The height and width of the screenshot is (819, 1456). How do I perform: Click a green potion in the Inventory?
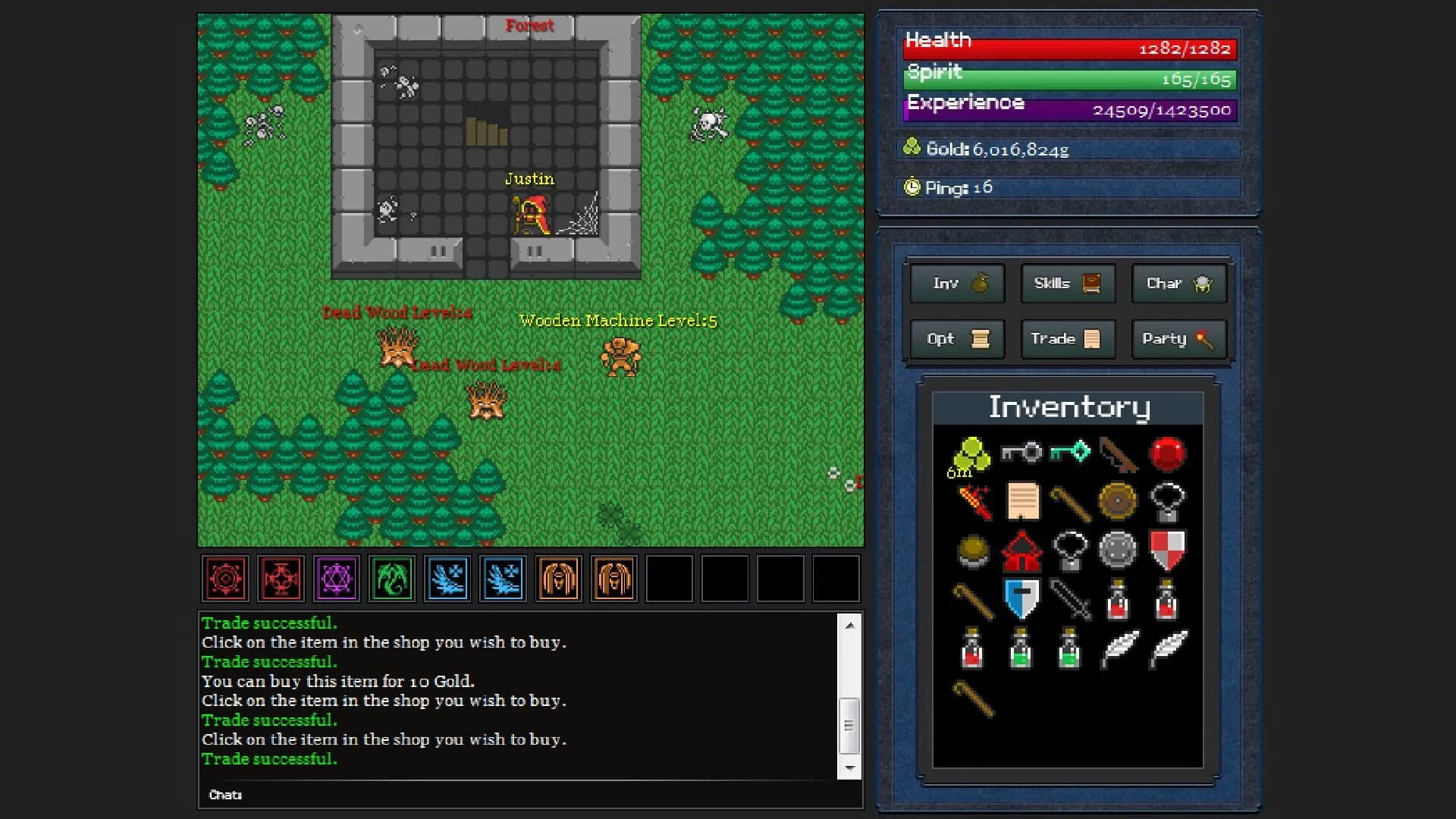point(1022,648)
